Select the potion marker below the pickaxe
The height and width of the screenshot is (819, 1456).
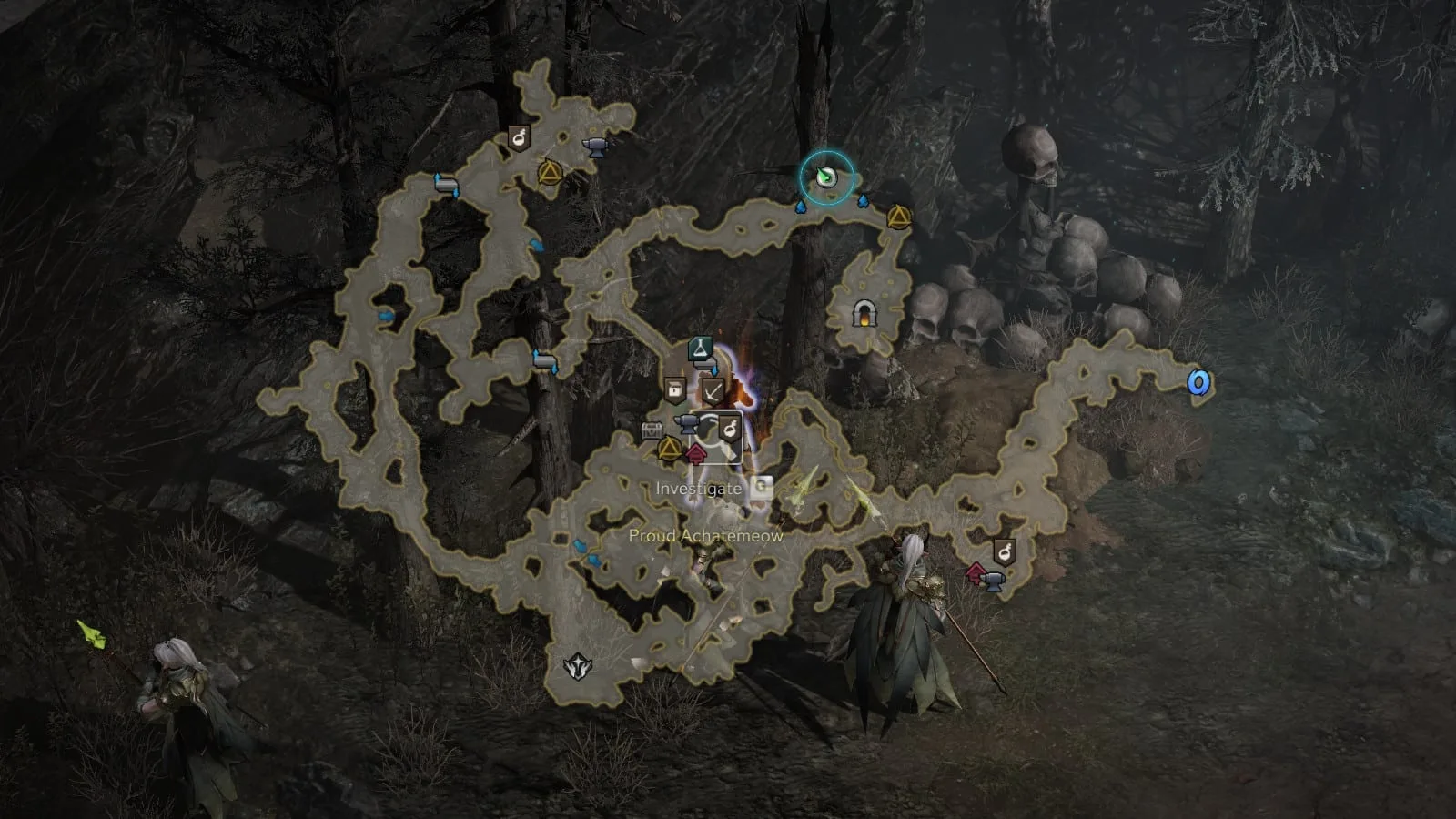point(729,426)
